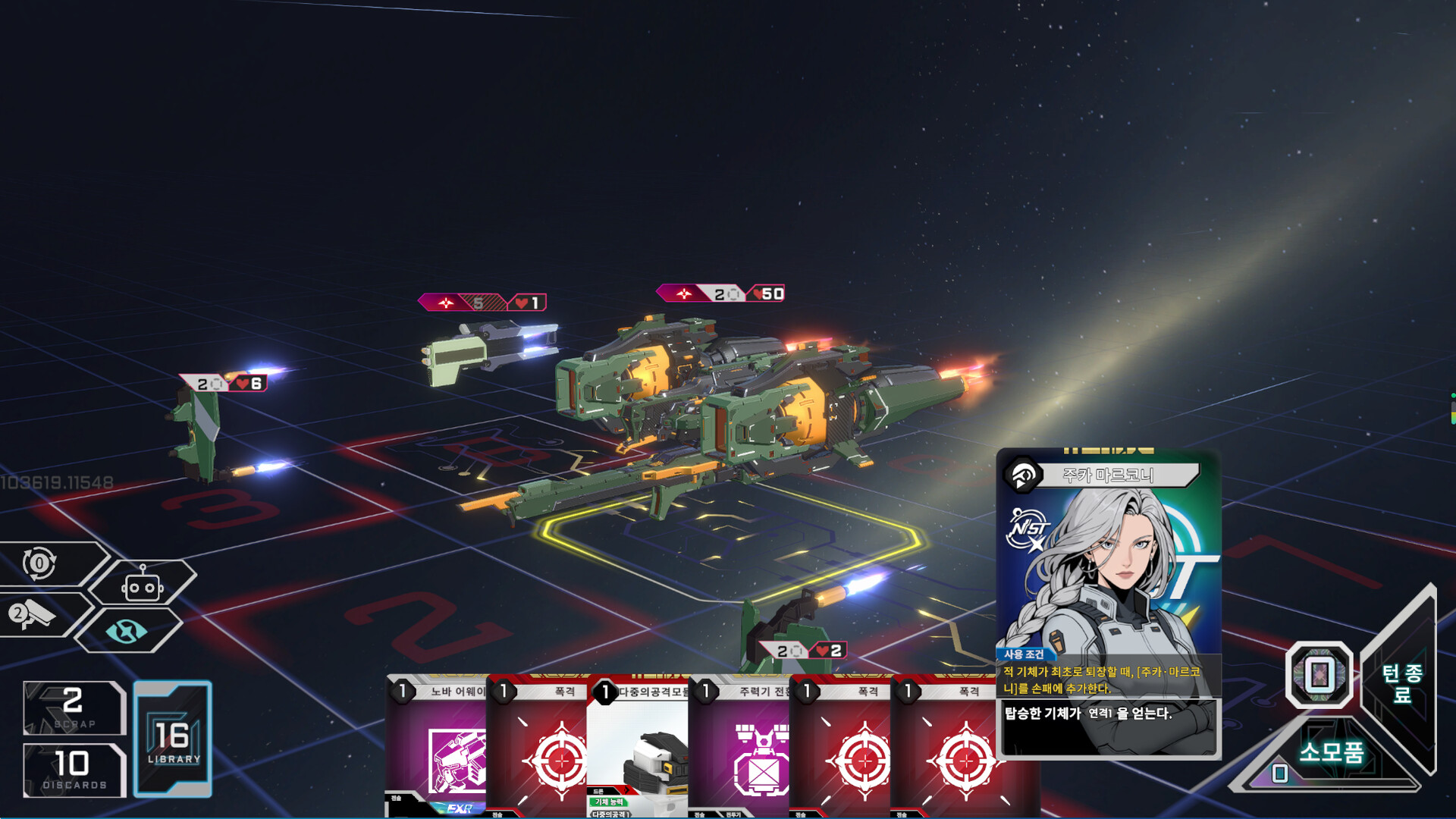Select the security camera icon

pos(32,614)
